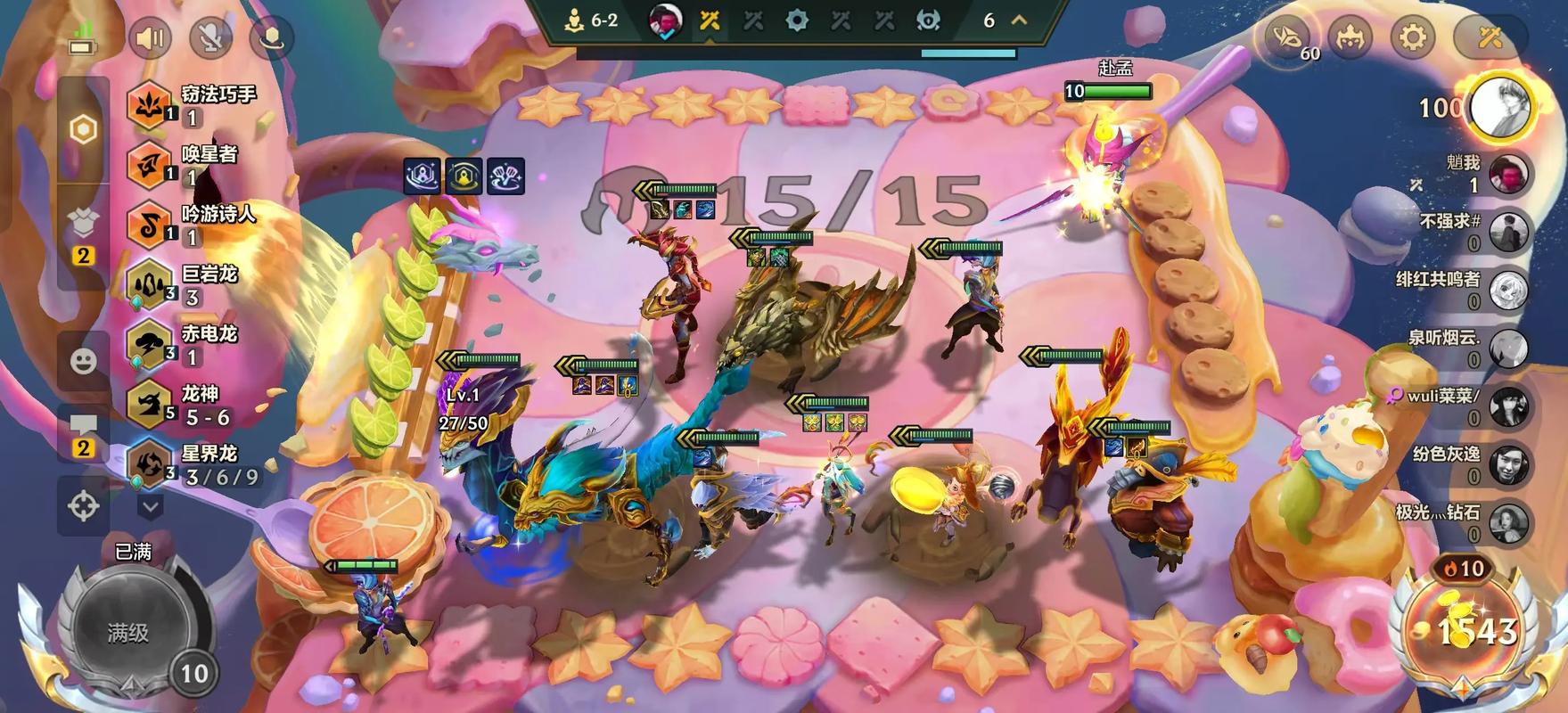Screen dimensions: 1568x713
Task: Open the smiley emote button
Action: tap(84, 361)
